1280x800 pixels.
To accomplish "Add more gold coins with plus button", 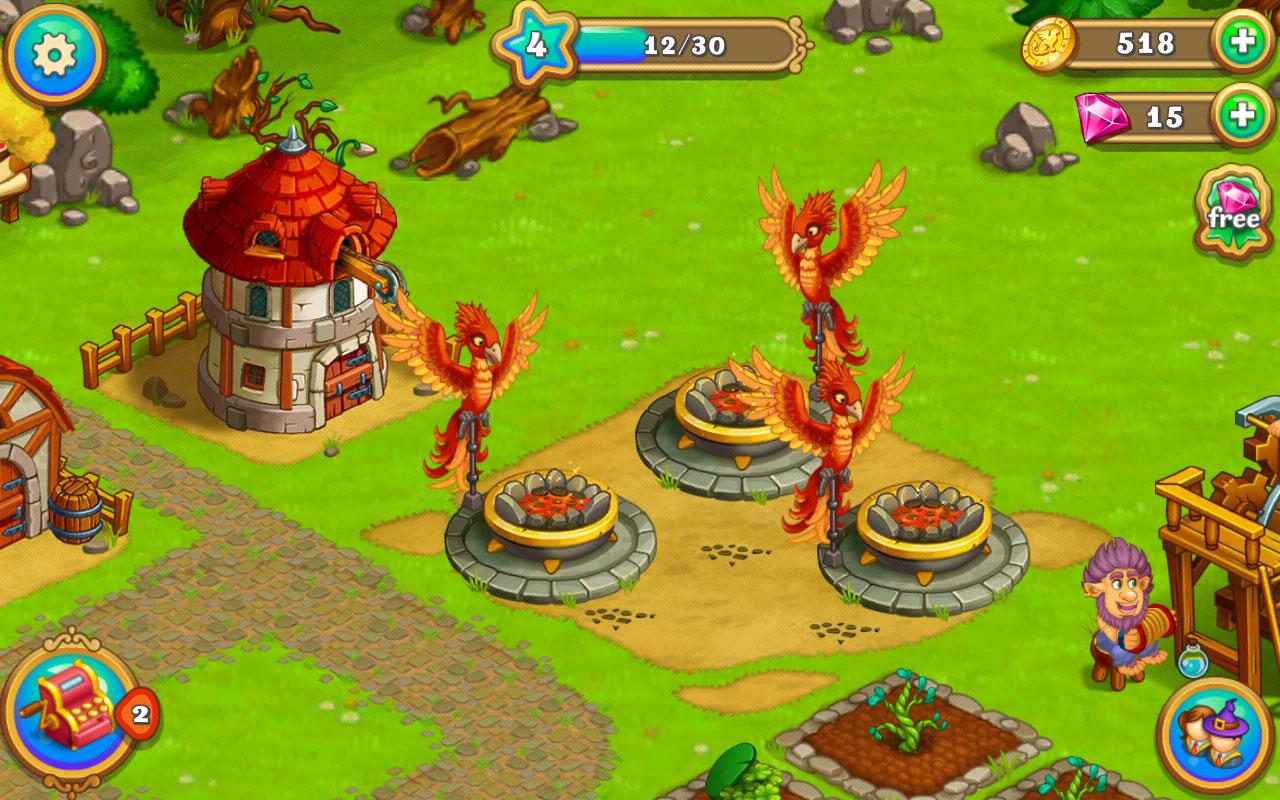I will click(1241, 43).
